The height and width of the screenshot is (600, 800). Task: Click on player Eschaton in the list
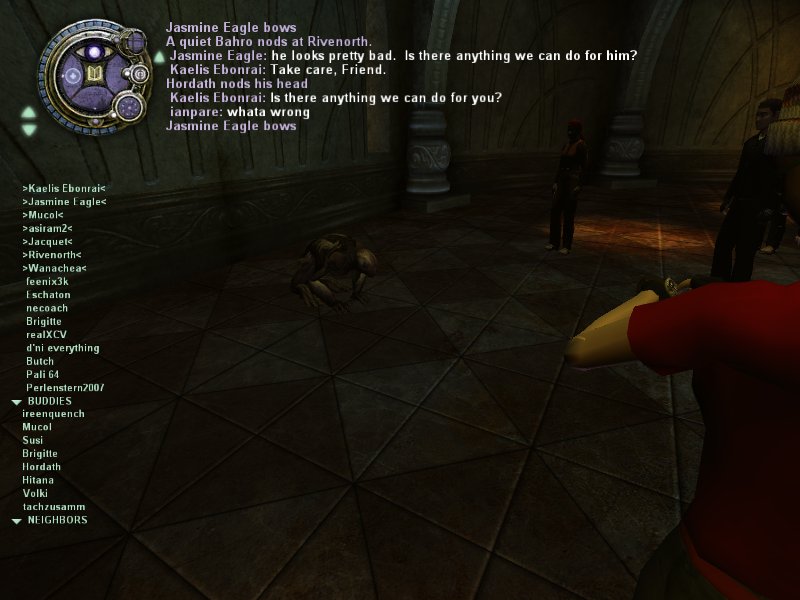(47, 295)
